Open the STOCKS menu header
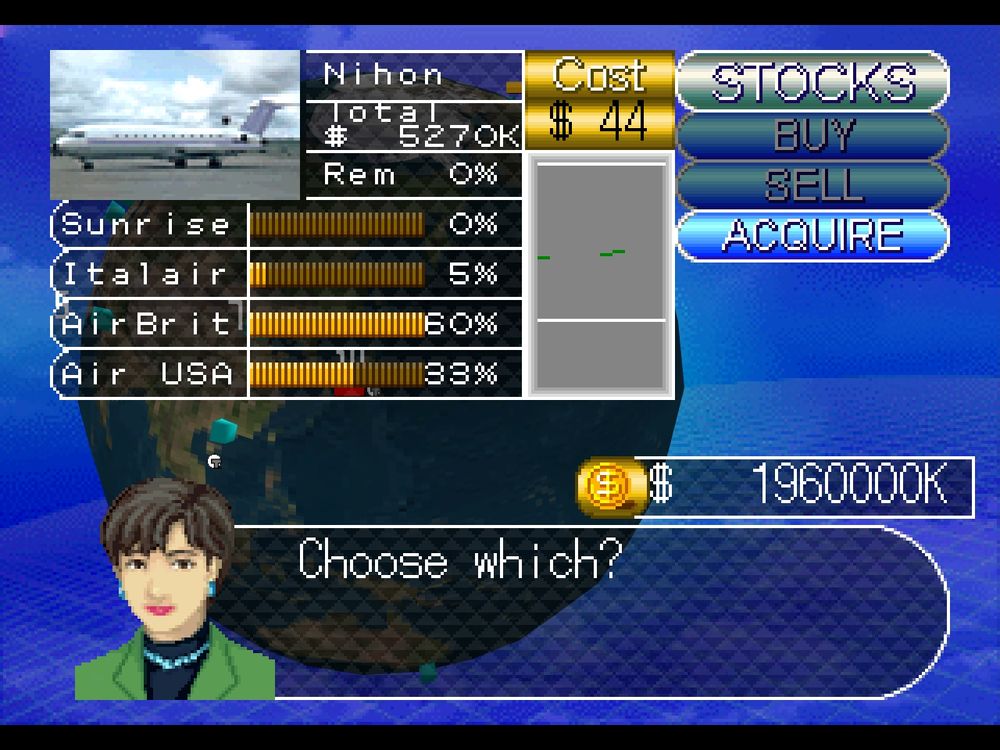 pos(812,82)
